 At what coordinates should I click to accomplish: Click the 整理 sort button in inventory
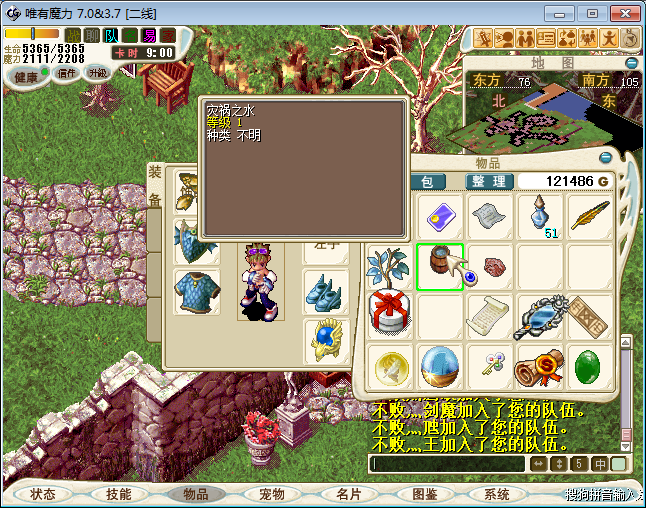pos(490,181)
